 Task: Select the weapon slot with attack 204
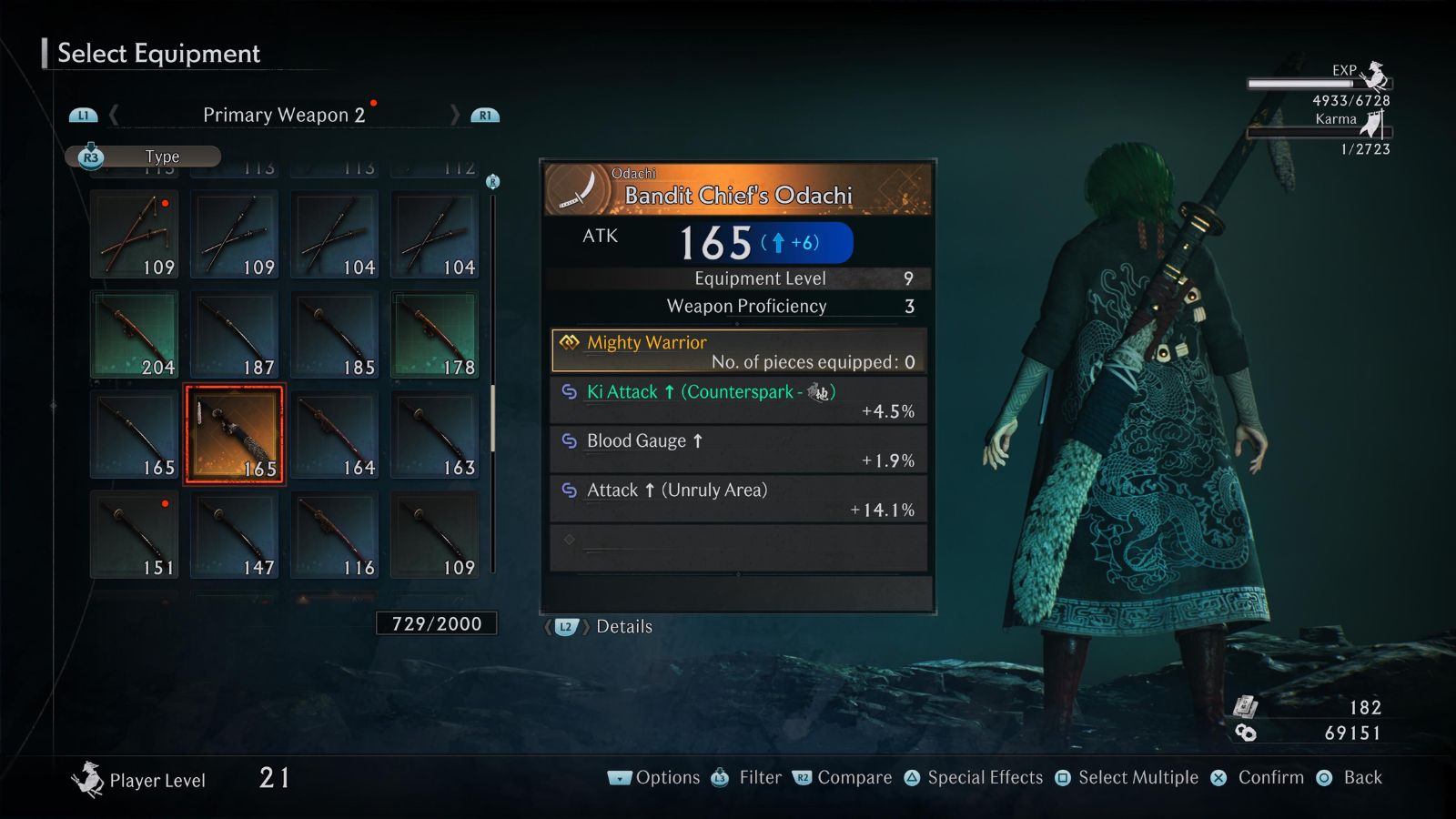coord(135,334)
